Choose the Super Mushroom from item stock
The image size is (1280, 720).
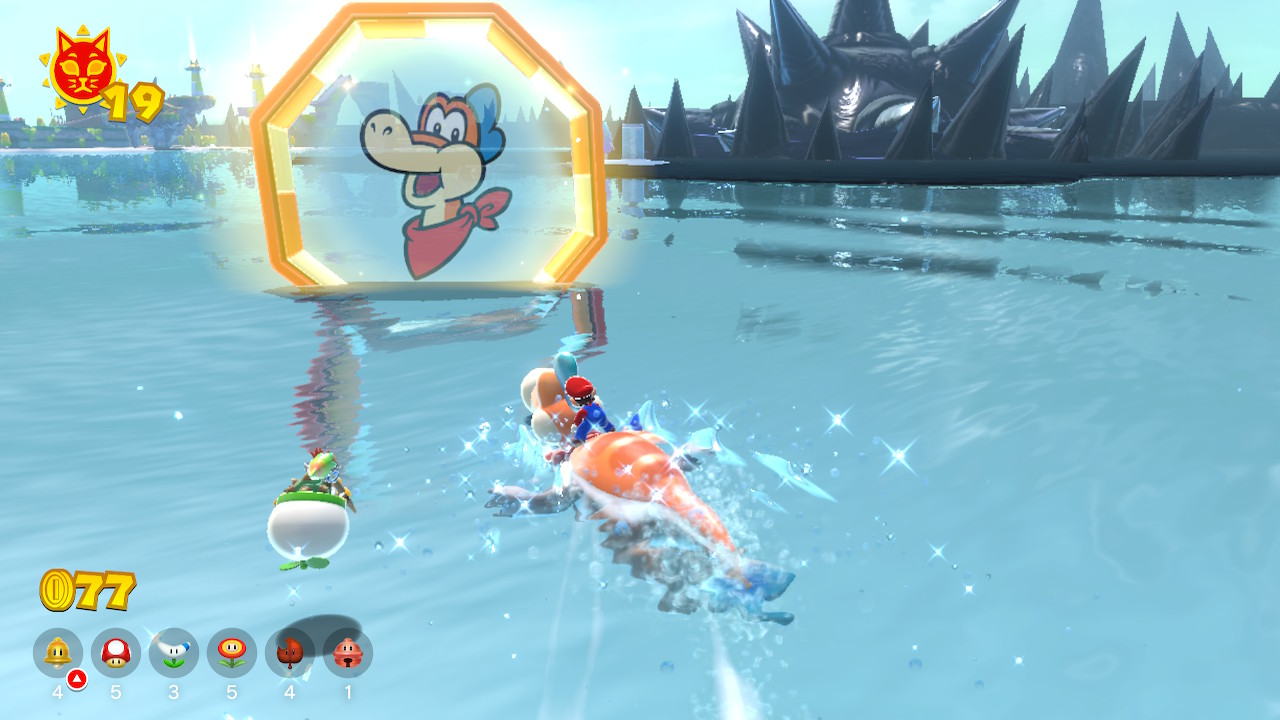coord(116,653)
